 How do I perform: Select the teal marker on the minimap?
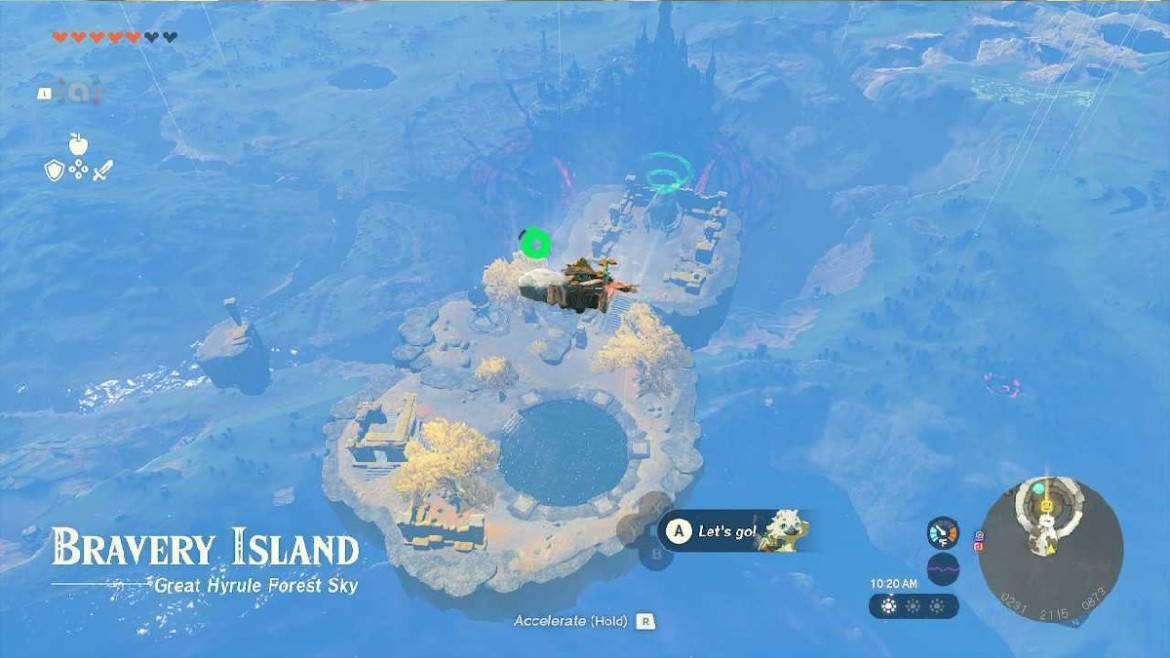(1038, 488)
